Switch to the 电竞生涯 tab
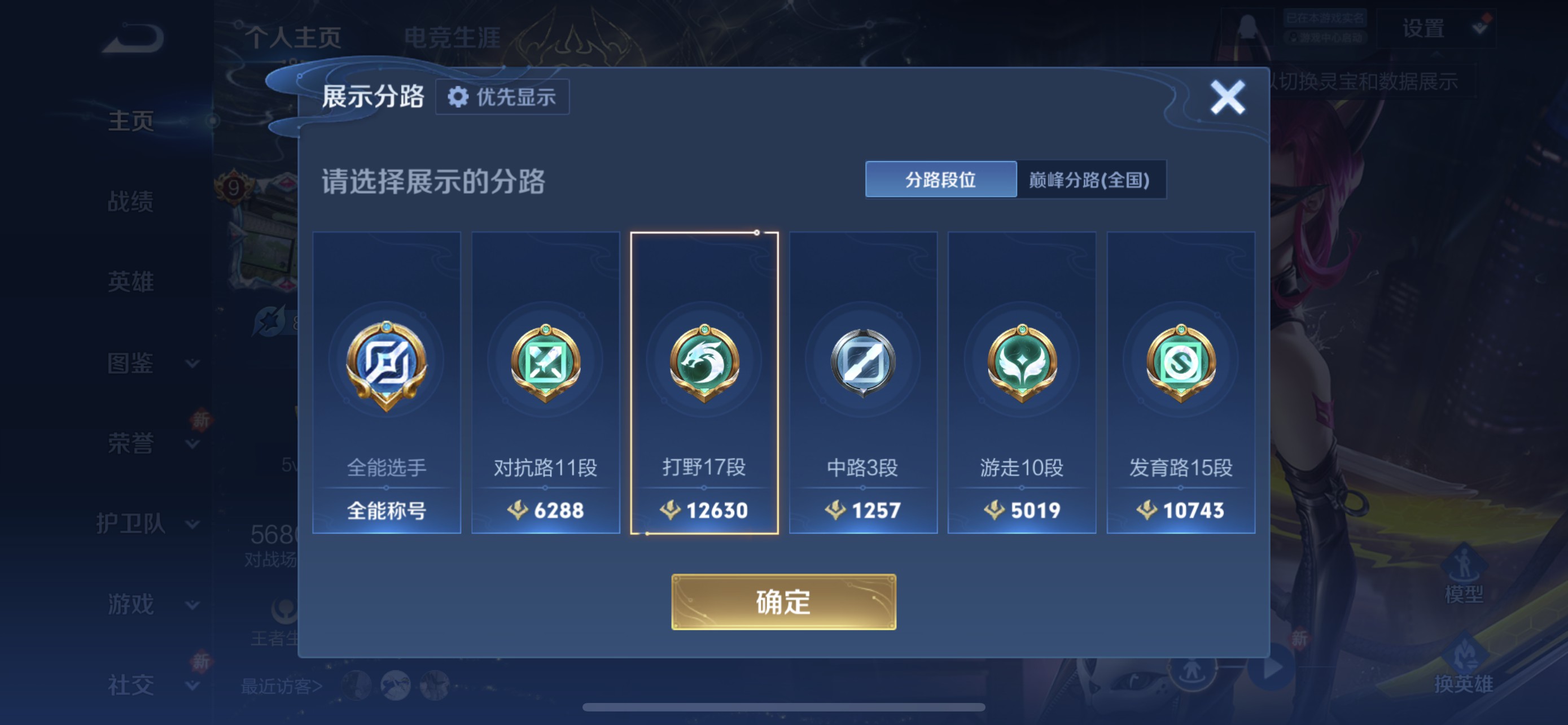Screen dimensions: 1568x725 click(453, 38)
